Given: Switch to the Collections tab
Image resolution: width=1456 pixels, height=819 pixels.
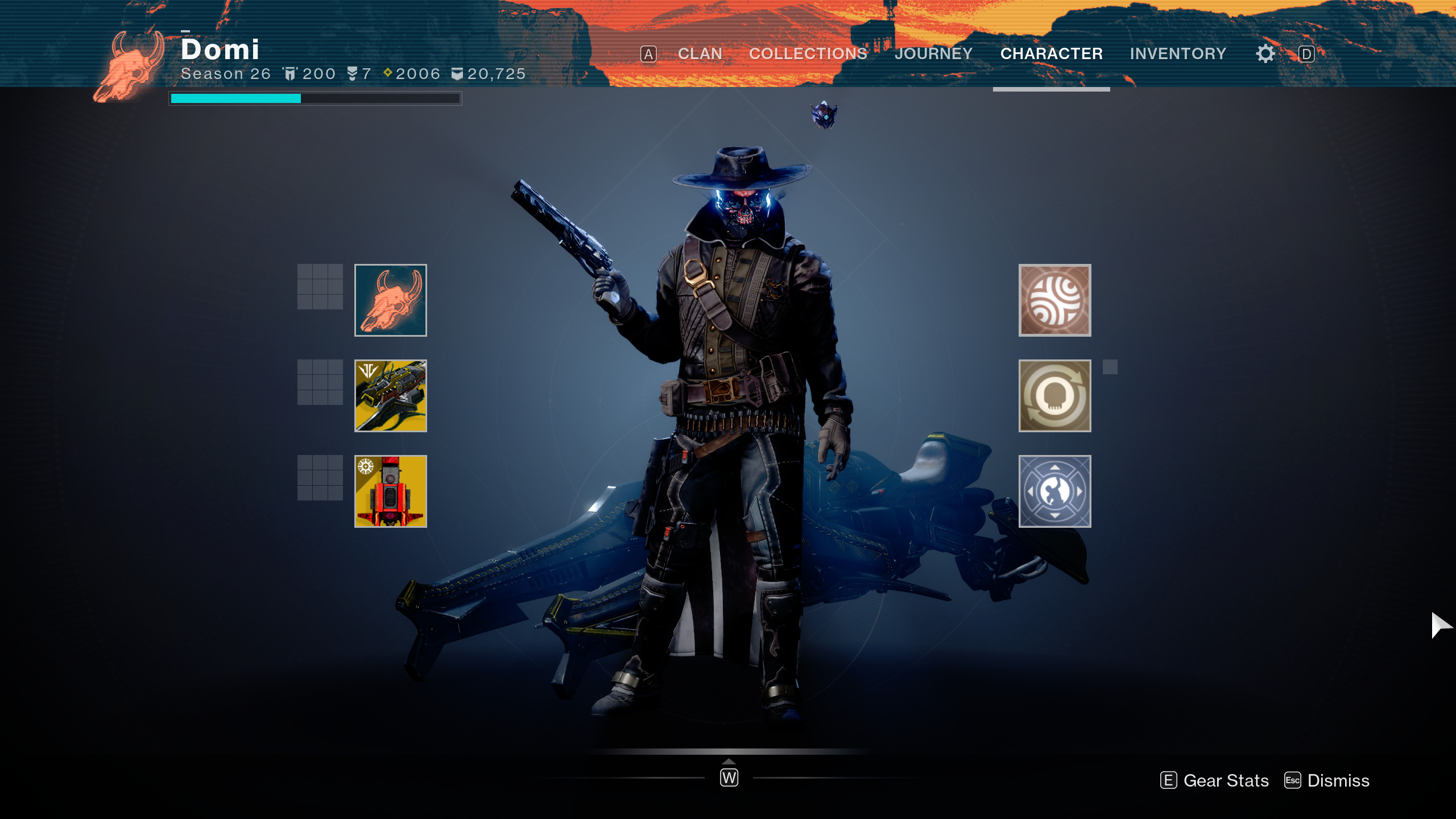Looking at the screenshot, I should (x=808, y=53).
